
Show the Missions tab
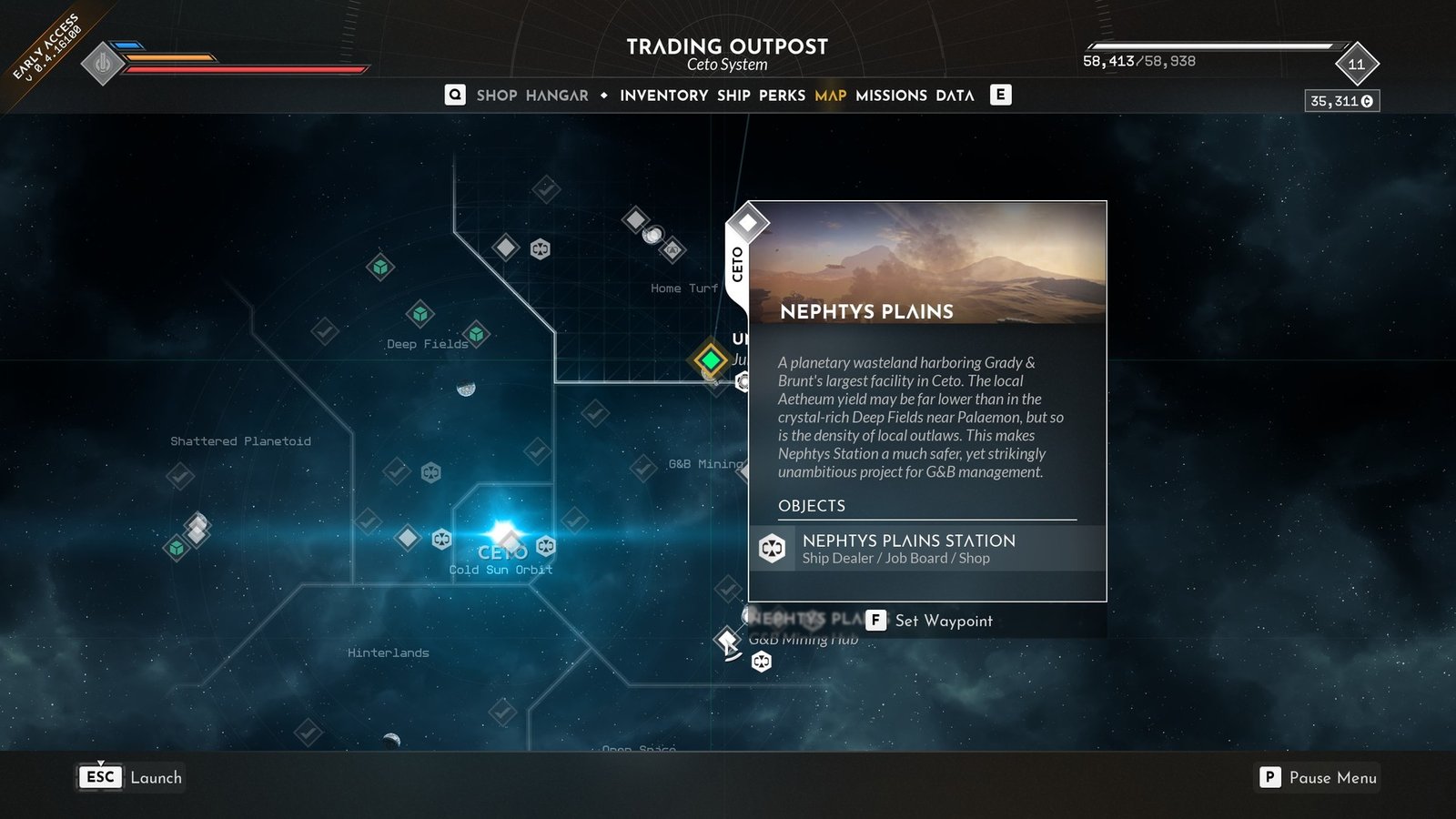[x=891, y=96]
